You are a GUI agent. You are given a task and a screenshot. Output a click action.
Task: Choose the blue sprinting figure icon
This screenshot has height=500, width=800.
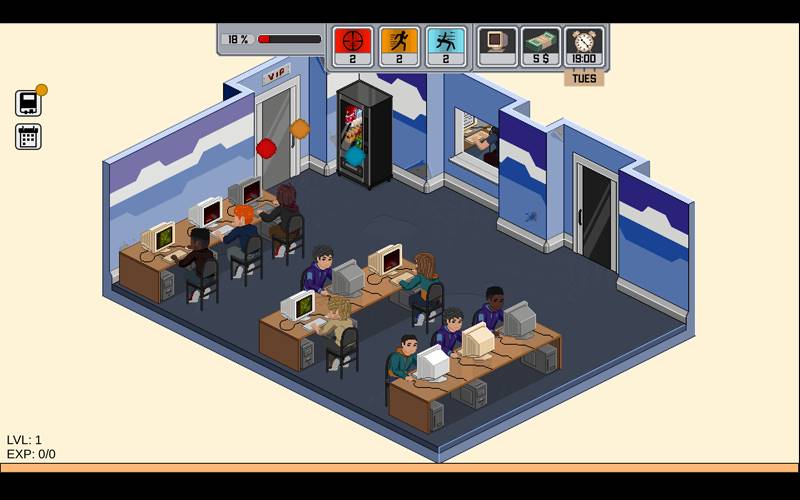[x=446, y=46]
